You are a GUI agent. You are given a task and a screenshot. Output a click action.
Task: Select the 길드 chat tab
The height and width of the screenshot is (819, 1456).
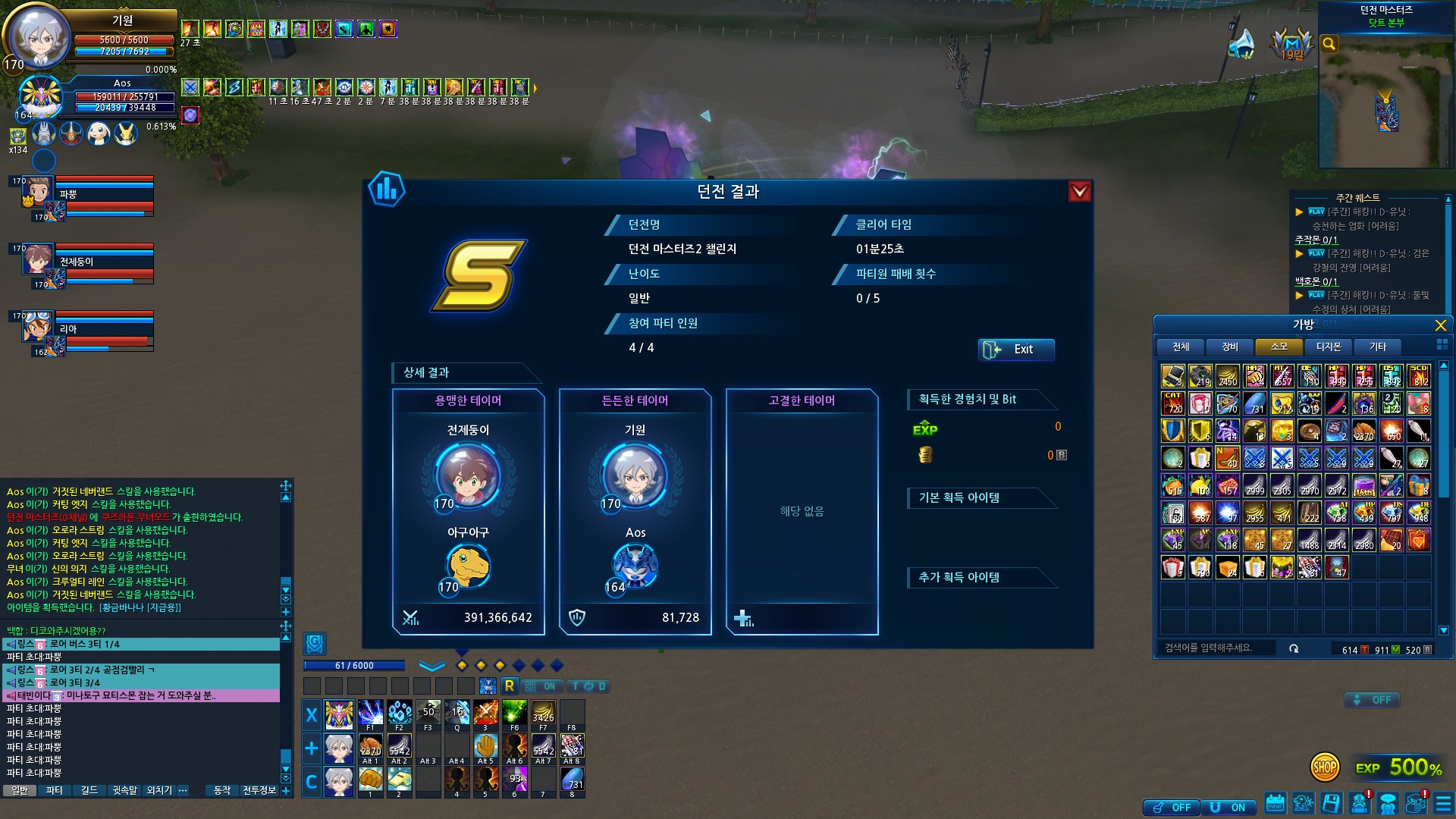[89, 790]
